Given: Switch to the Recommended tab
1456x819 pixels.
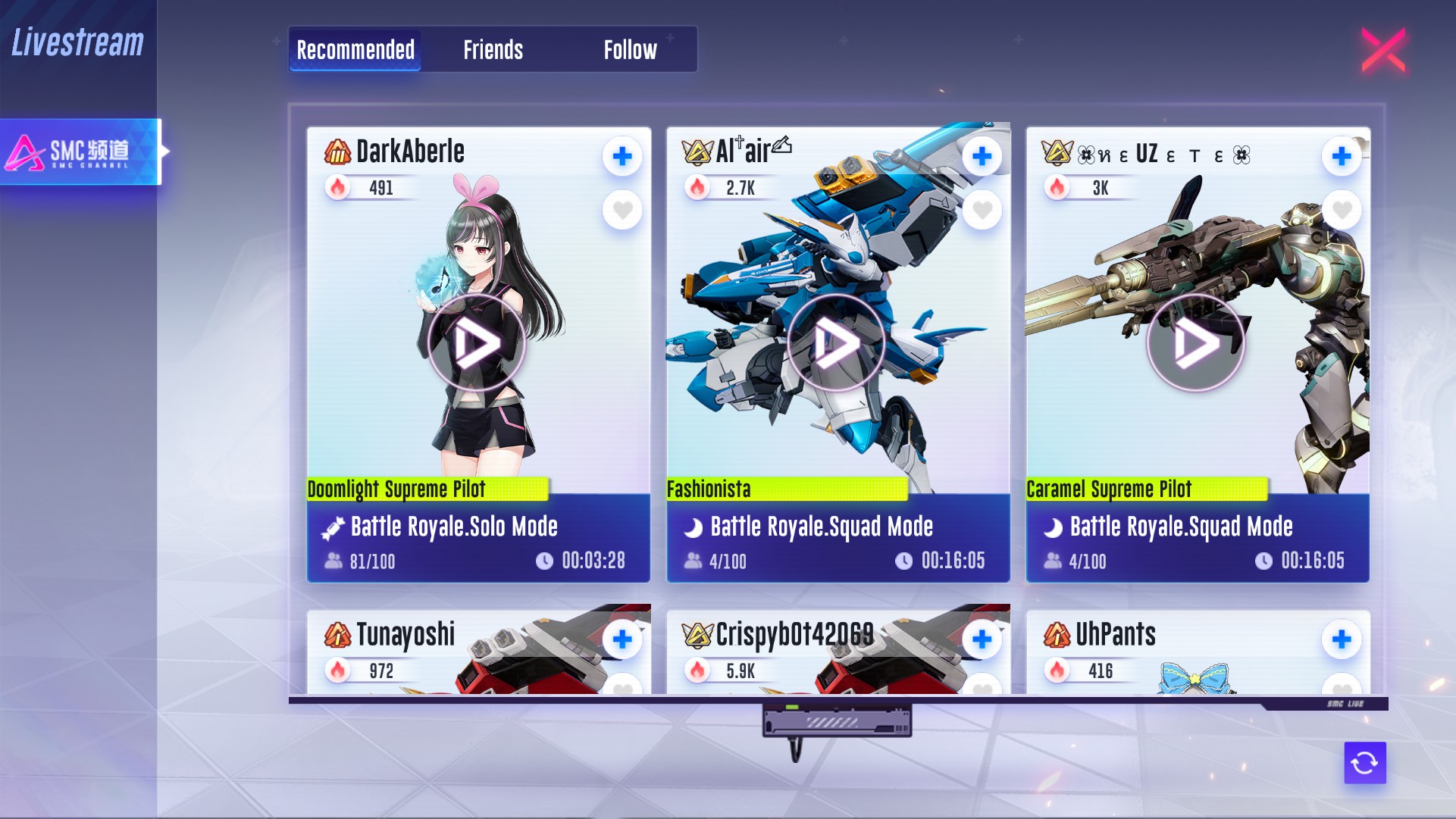Looking at the screenshot, I should (355, 50).
